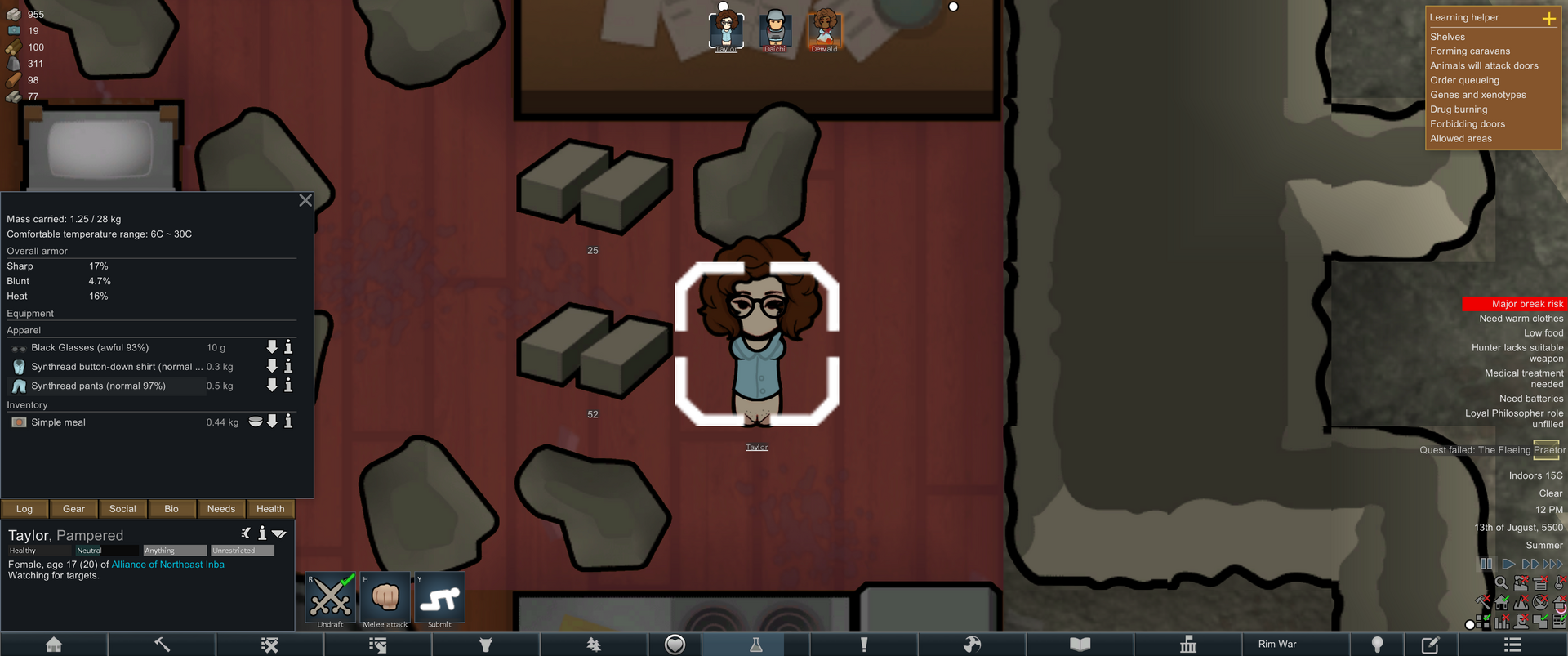Open the dropdown arrow on Taylor's panel
This screenshot has width=1568, height=656.
click(x=280, y=533)
